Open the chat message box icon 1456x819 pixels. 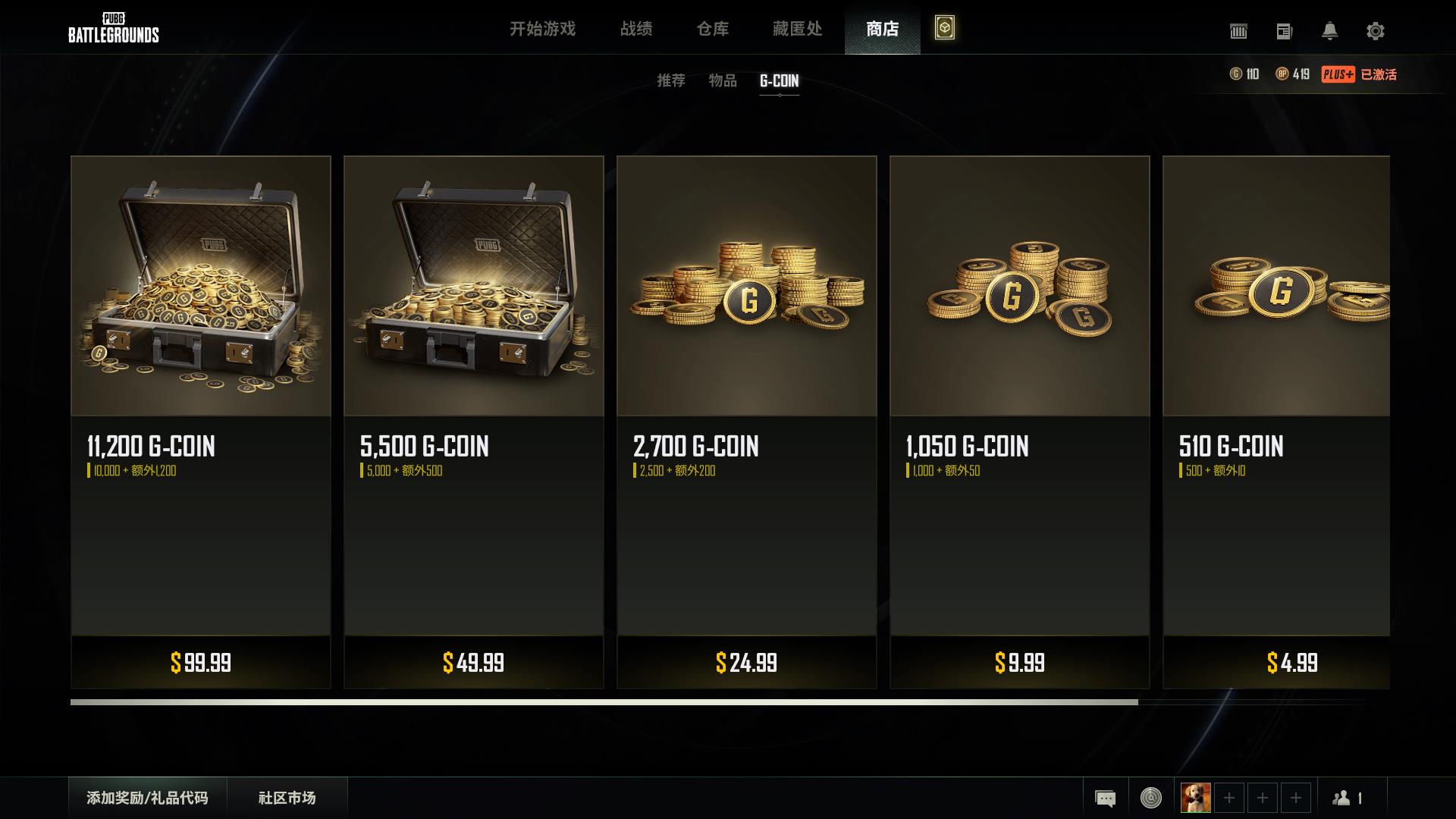(x=1105, y=798)
